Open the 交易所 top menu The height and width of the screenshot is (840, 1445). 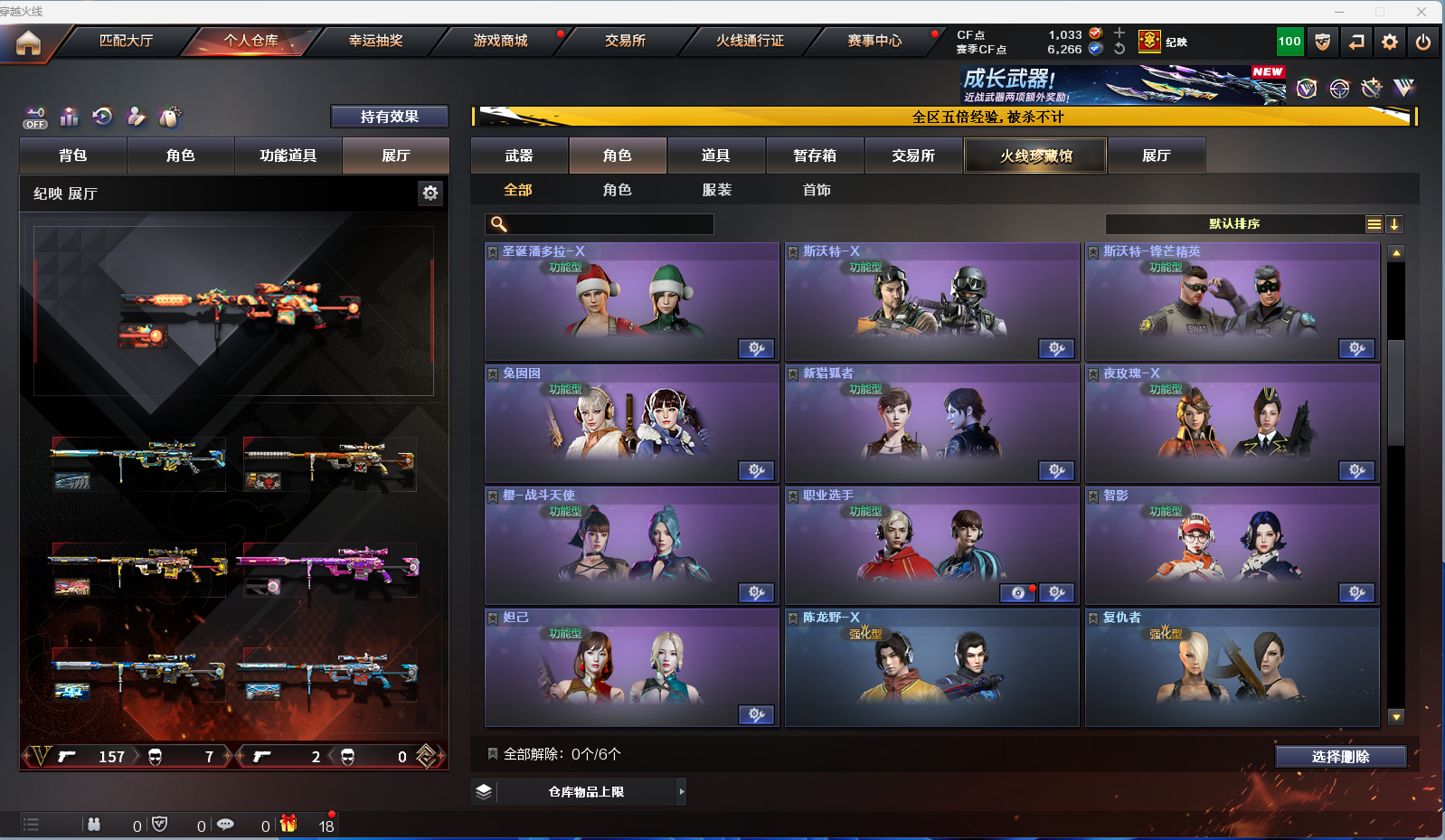pyautogui.click(x=625, y=41)
